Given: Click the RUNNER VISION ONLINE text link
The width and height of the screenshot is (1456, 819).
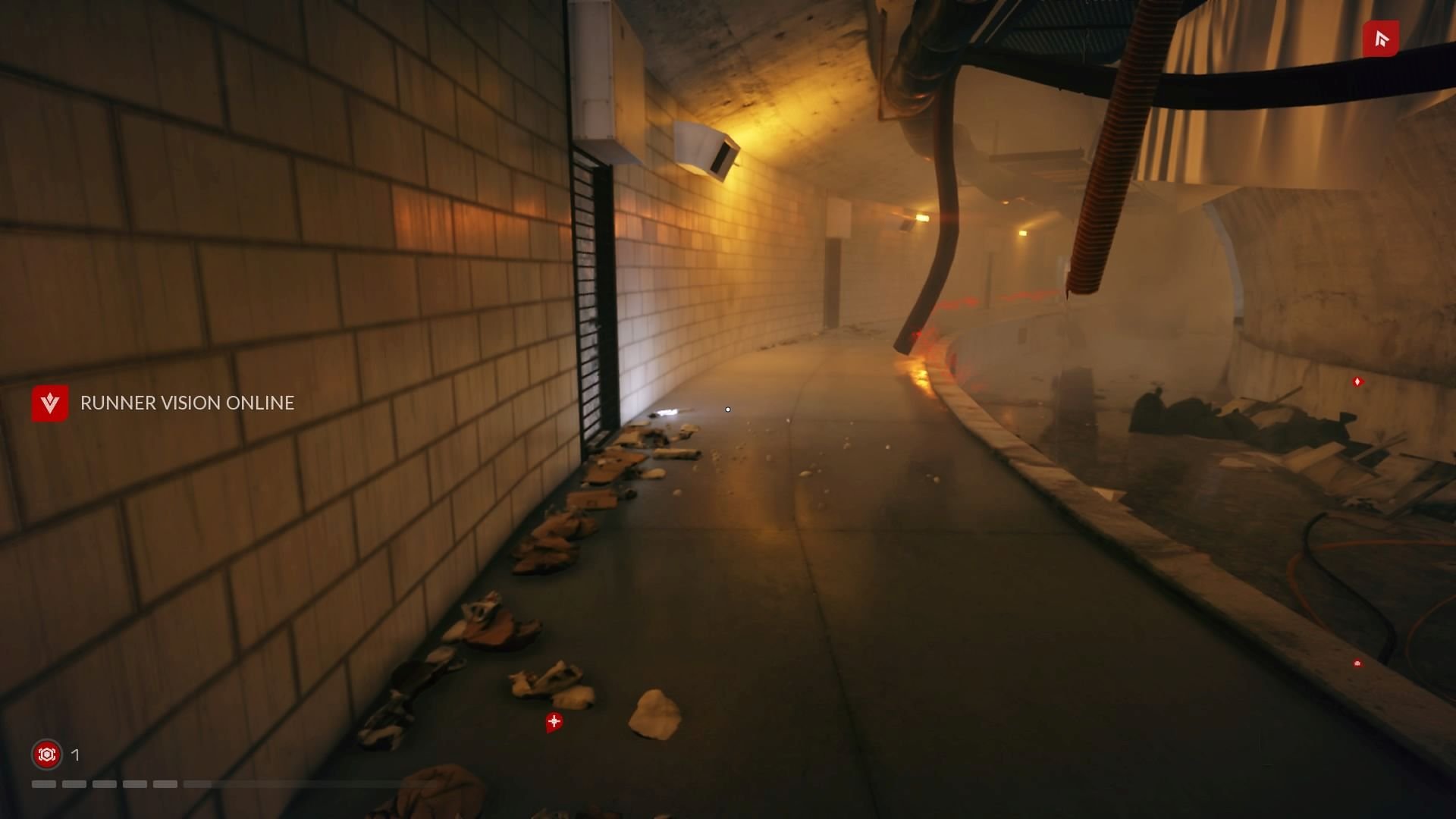Looking at the screenshot, I should point(187,403).
